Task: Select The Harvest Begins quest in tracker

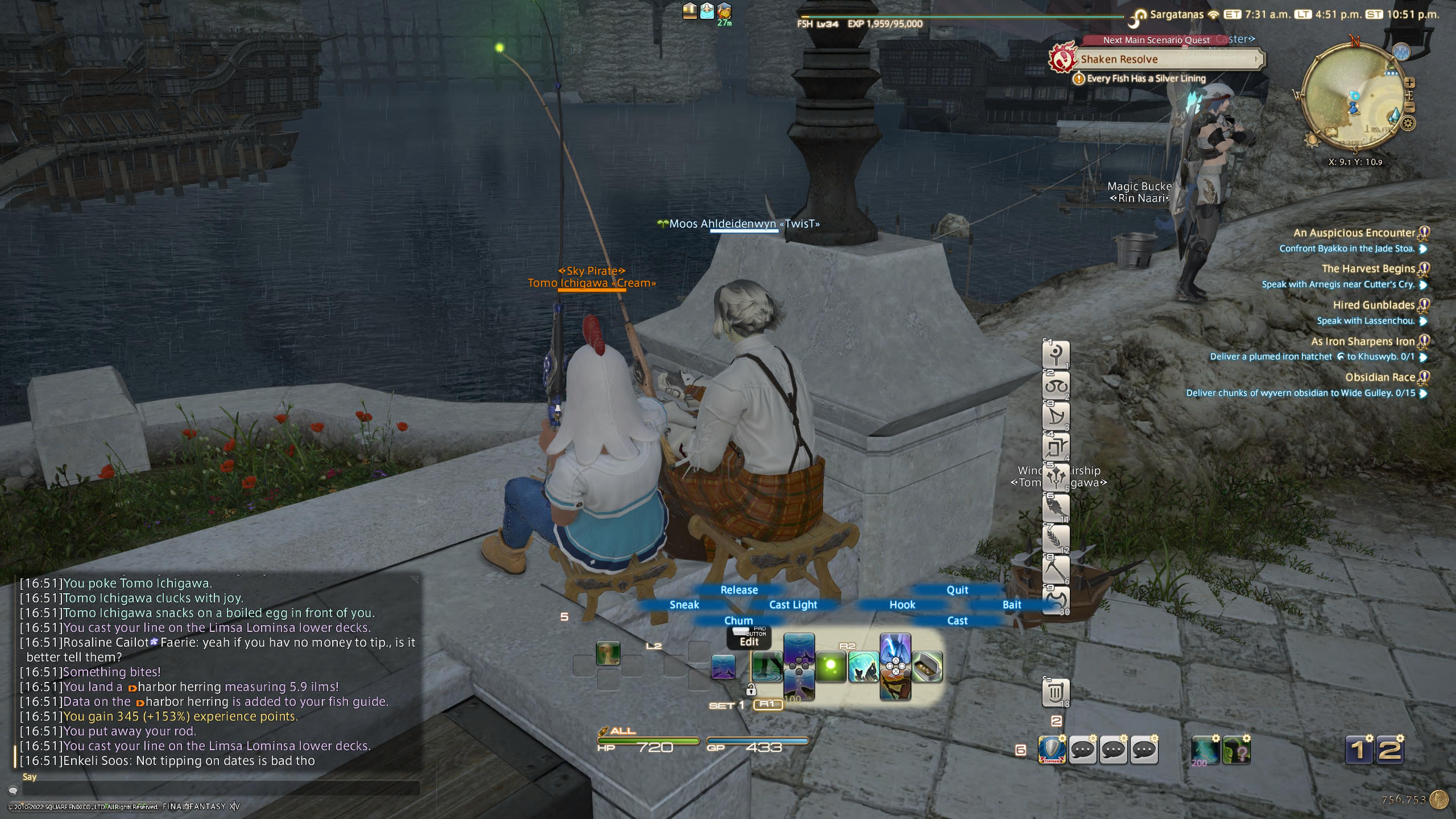Action: pos(1368,269)
